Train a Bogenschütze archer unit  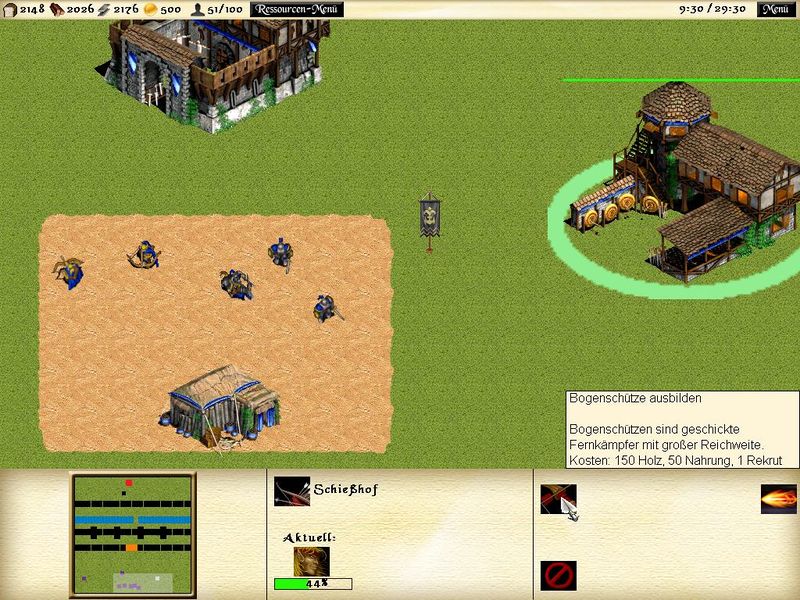(558, 499)
